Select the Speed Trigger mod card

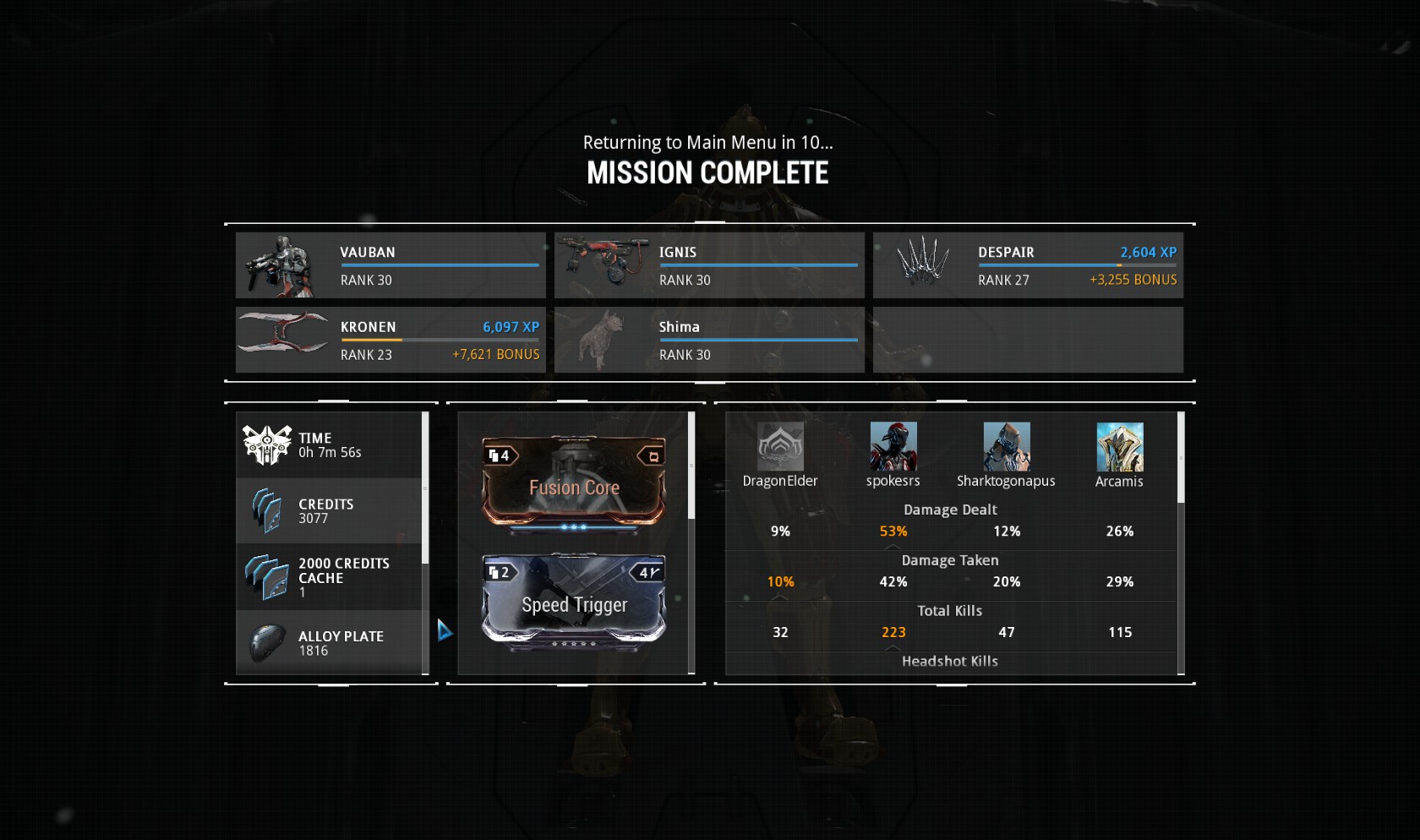pyautogui.click(x=574, y=602)
